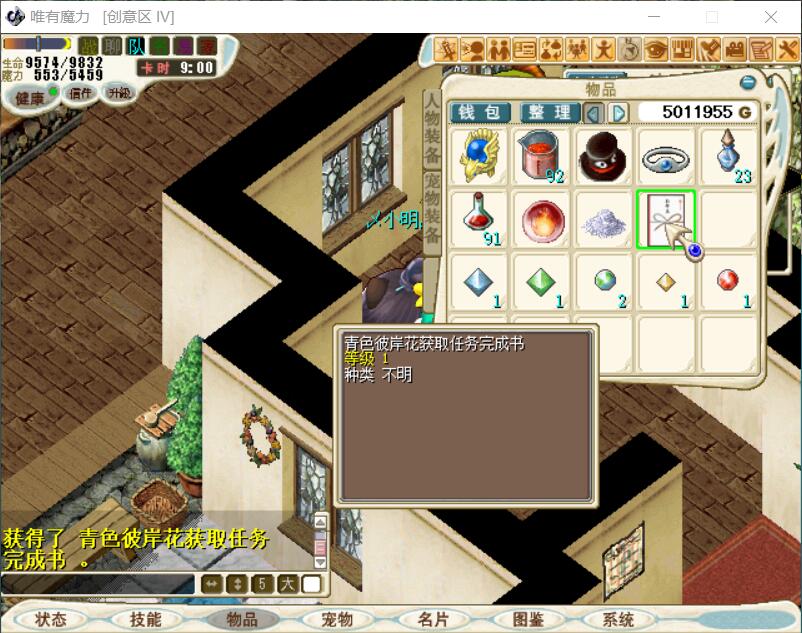Open the 钱包 wallet button

[480, 112]
